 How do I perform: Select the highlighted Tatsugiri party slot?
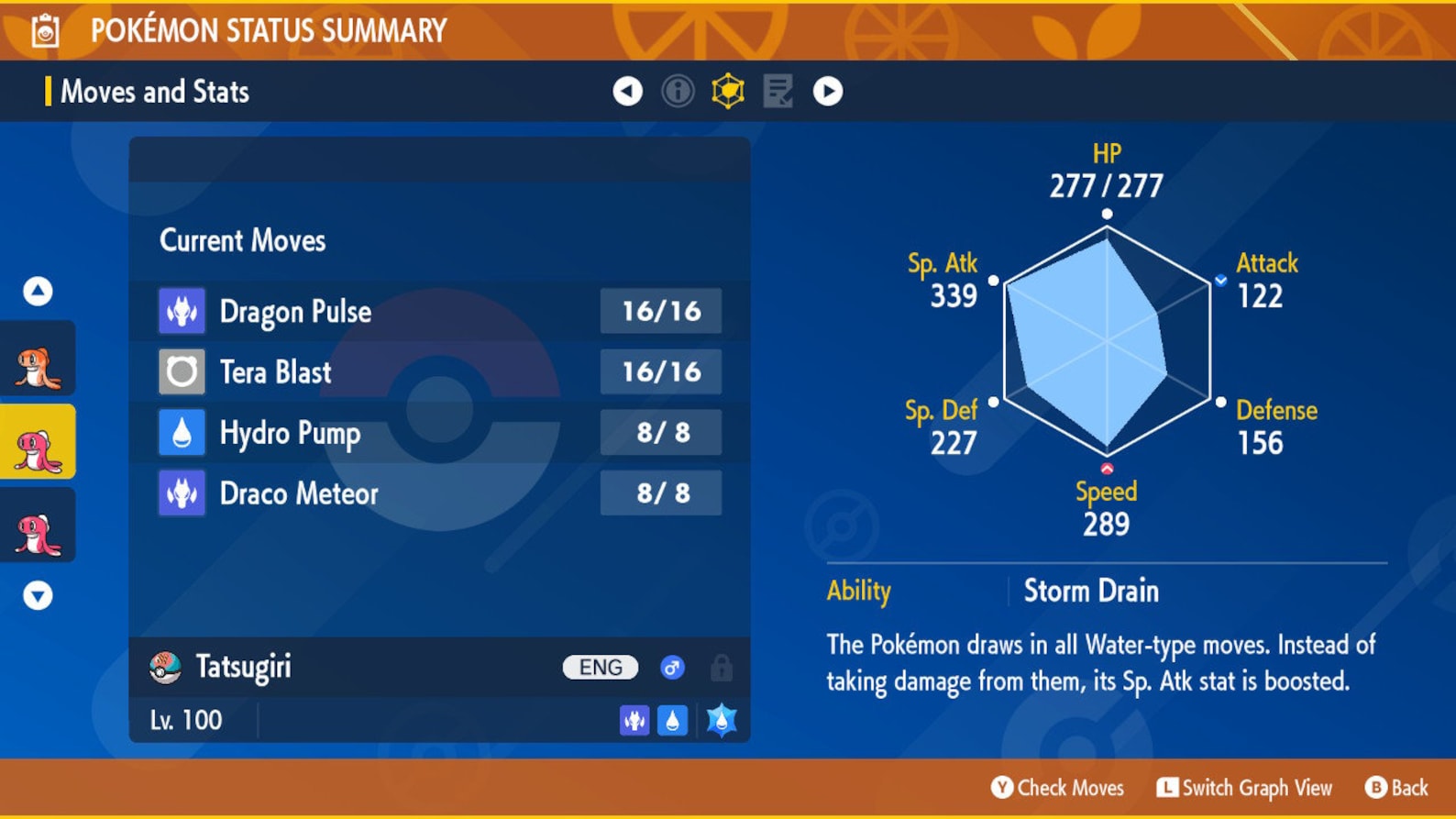[x=37, y=443]
